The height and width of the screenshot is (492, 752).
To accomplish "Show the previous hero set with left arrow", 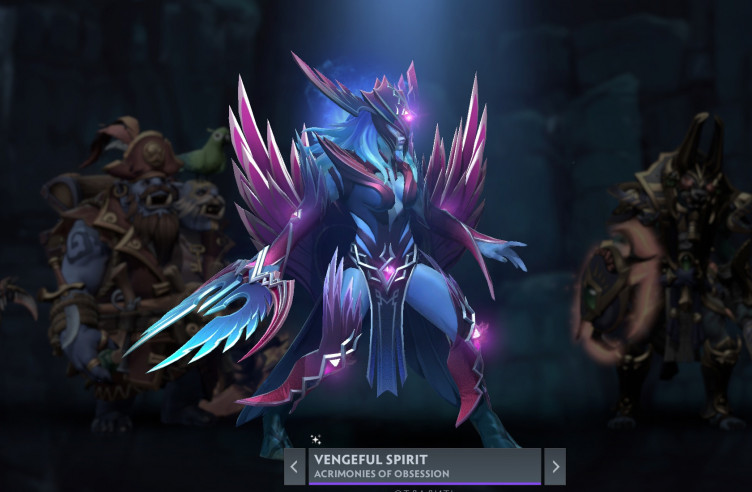I will coord(295,466).
